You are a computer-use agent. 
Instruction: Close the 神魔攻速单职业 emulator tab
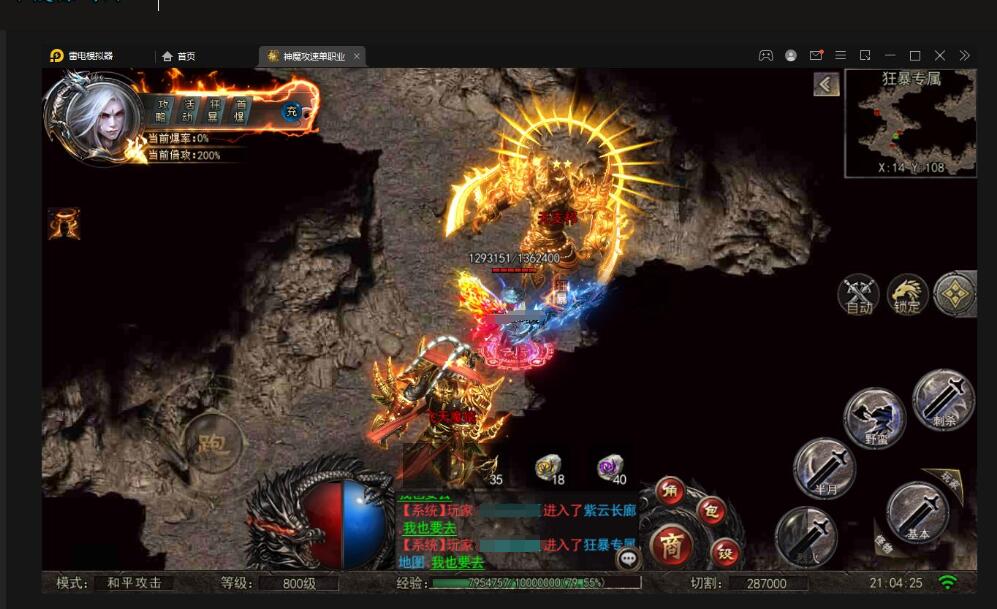(x=357, y=56)
